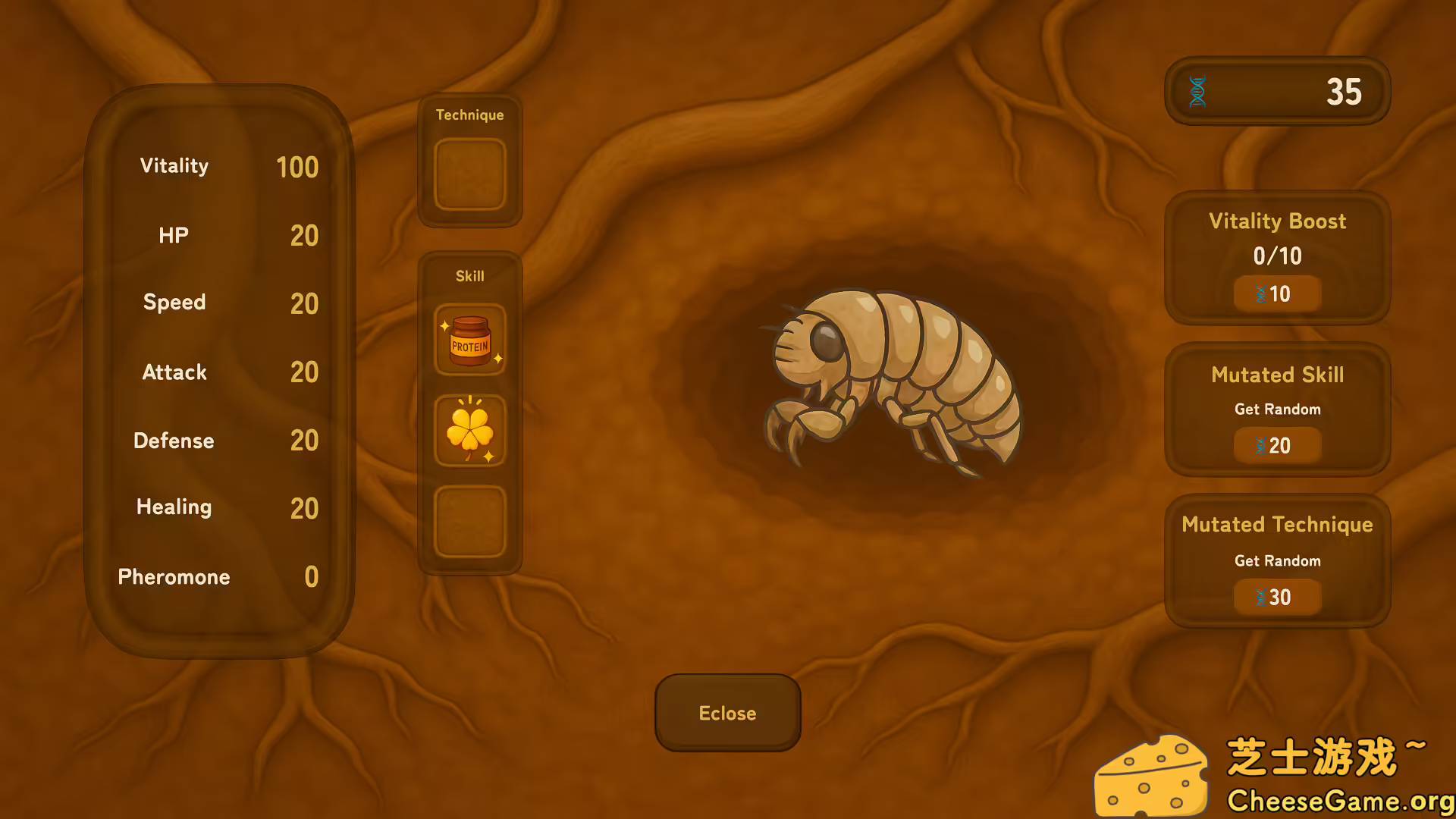Click the DNA cost icon under Vitality Boost

(1260, 294)
